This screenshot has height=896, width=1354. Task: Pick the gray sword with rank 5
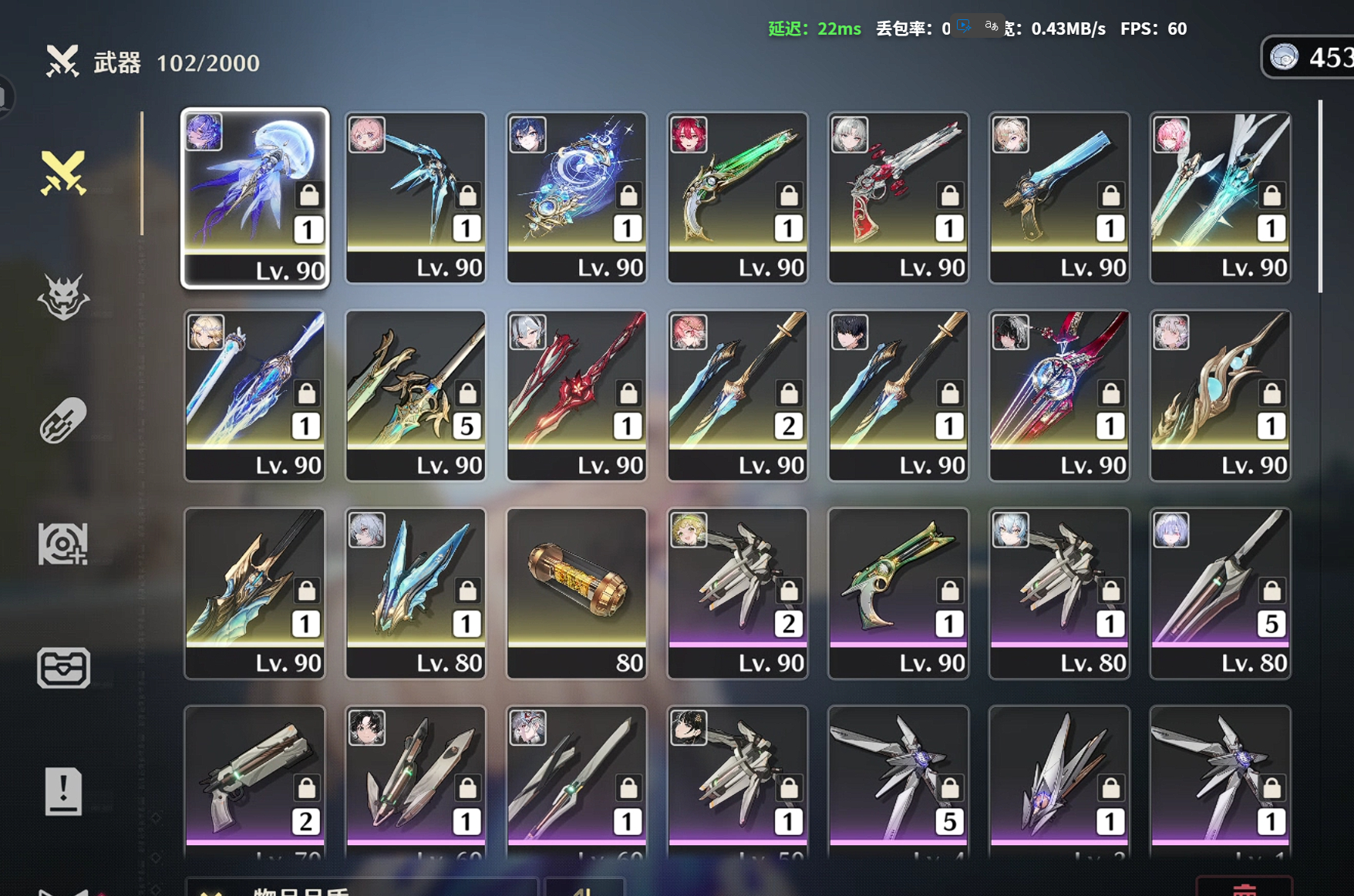click(1220, 592)
